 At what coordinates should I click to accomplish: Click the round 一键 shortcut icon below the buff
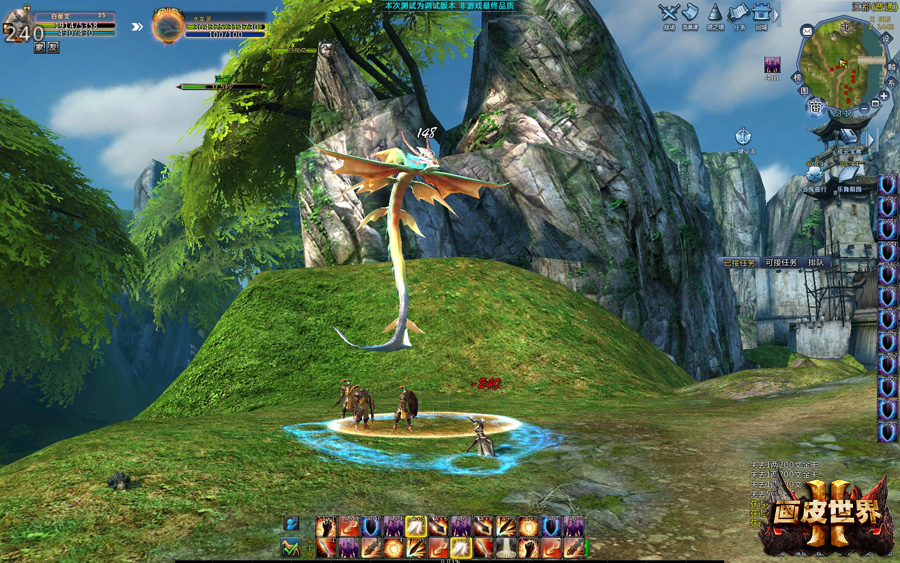click(744, 136)
